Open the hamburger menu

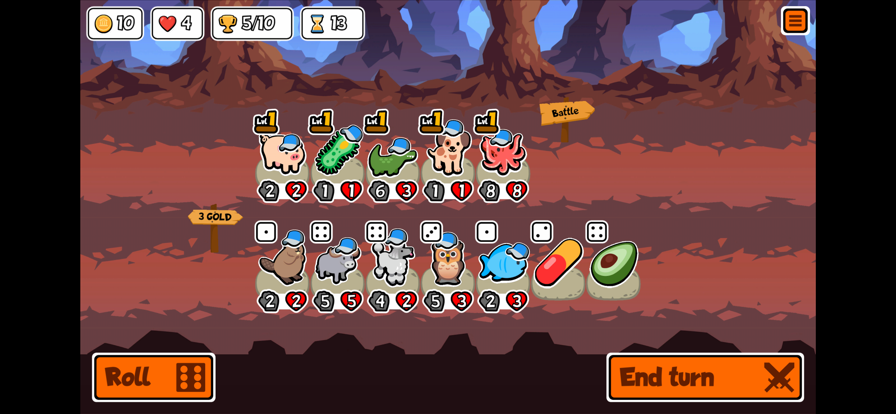coord(795,21)
